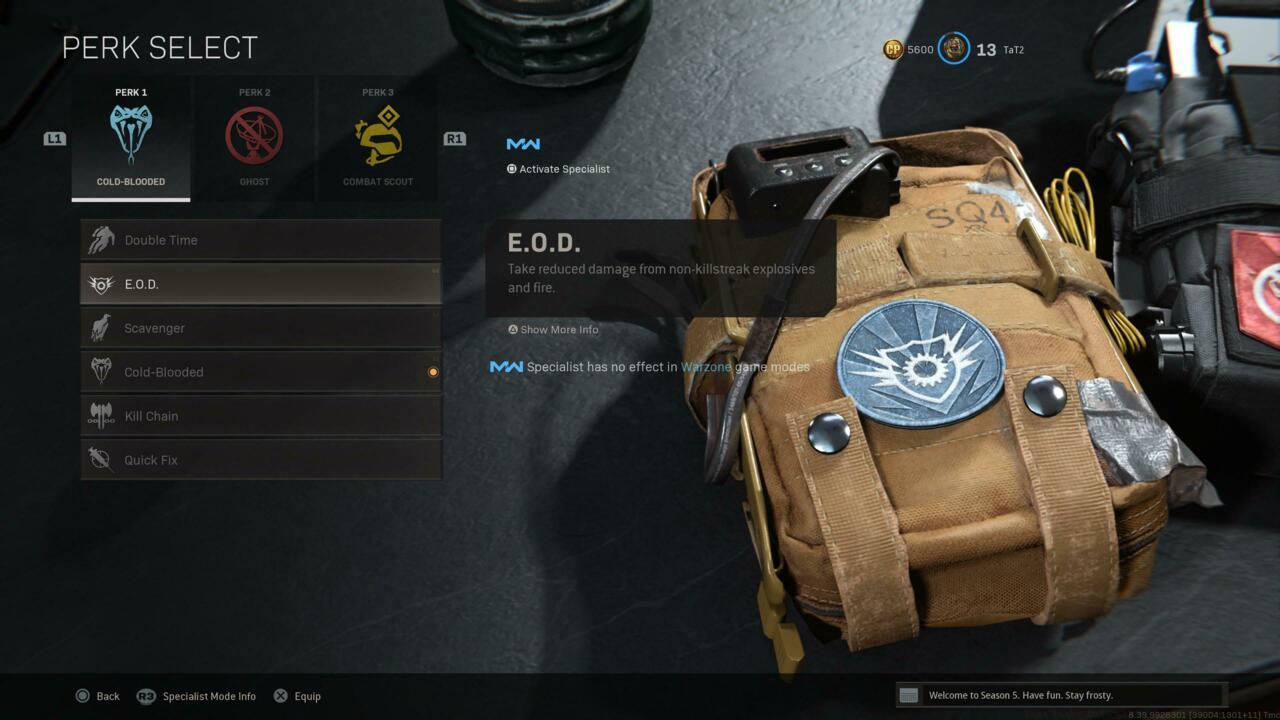This screenshot has height=720, width=1280.
Task: Select the Scavenger bird perk icon
Action: (101, 327)
